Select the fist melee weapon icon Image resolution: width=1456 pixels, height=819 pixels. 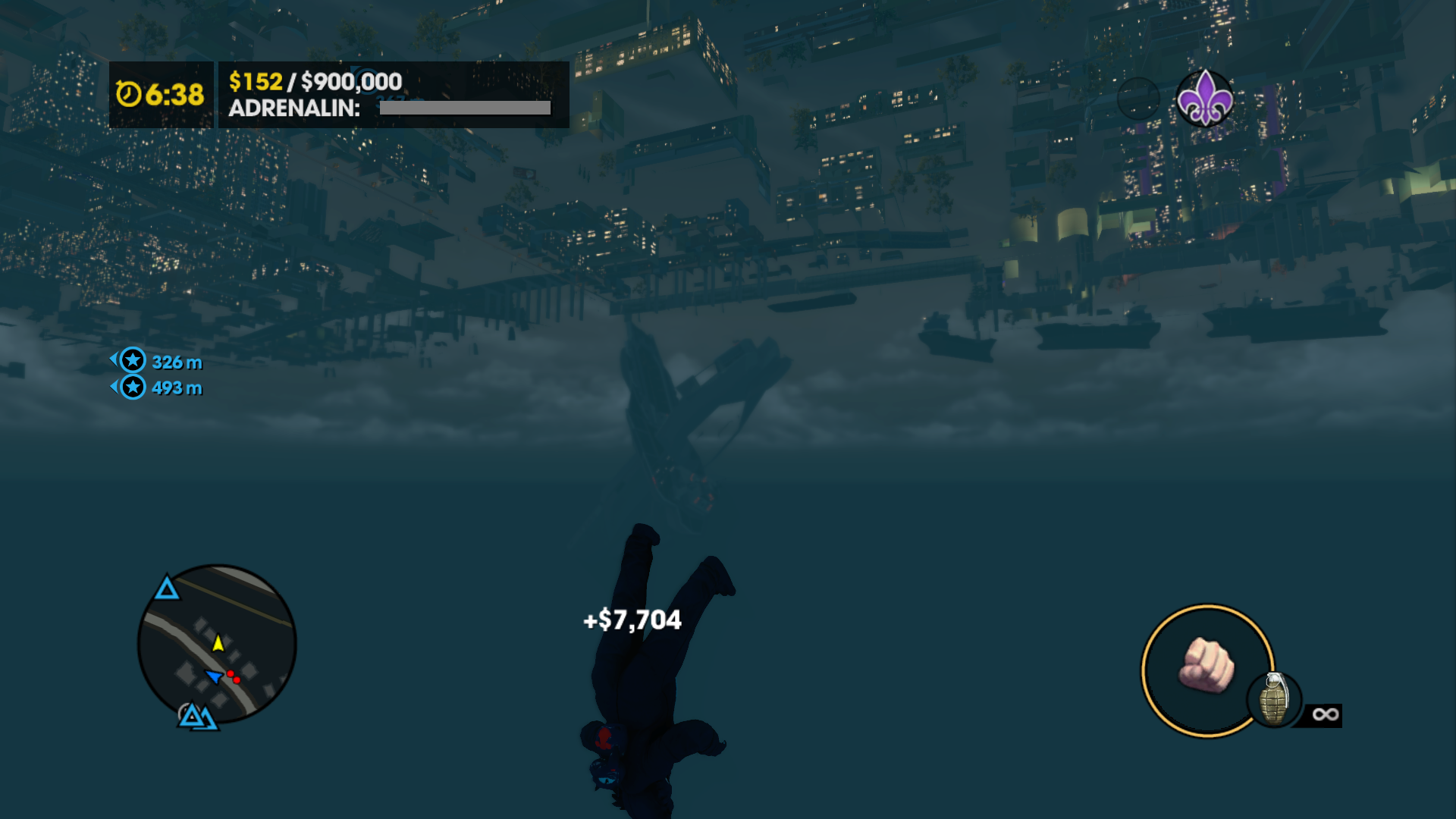1206,666
